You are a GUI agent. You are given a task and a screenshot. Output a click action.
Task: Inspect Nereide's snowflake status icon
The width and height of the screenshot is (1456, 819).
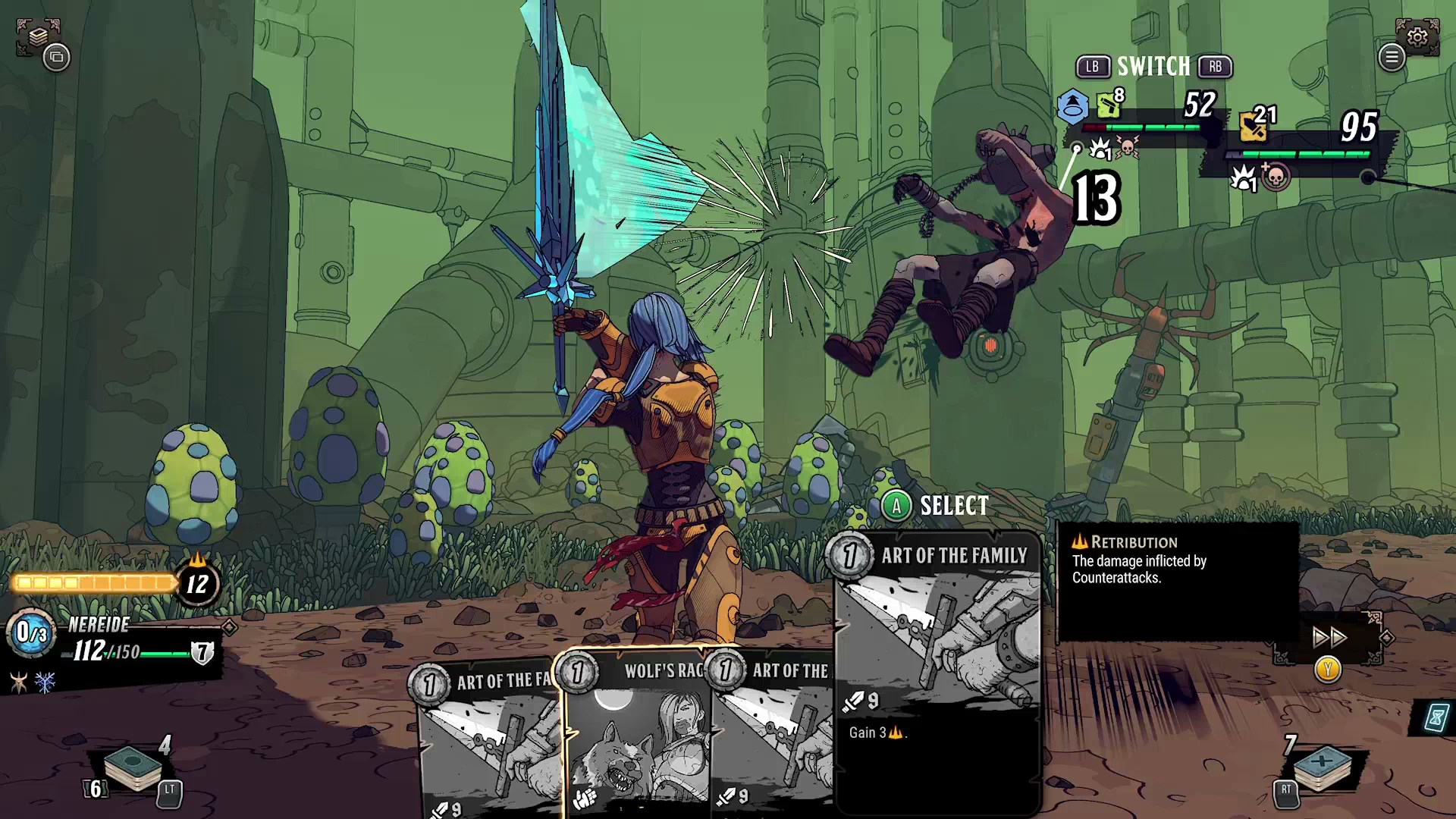click(x=45, y=682)
